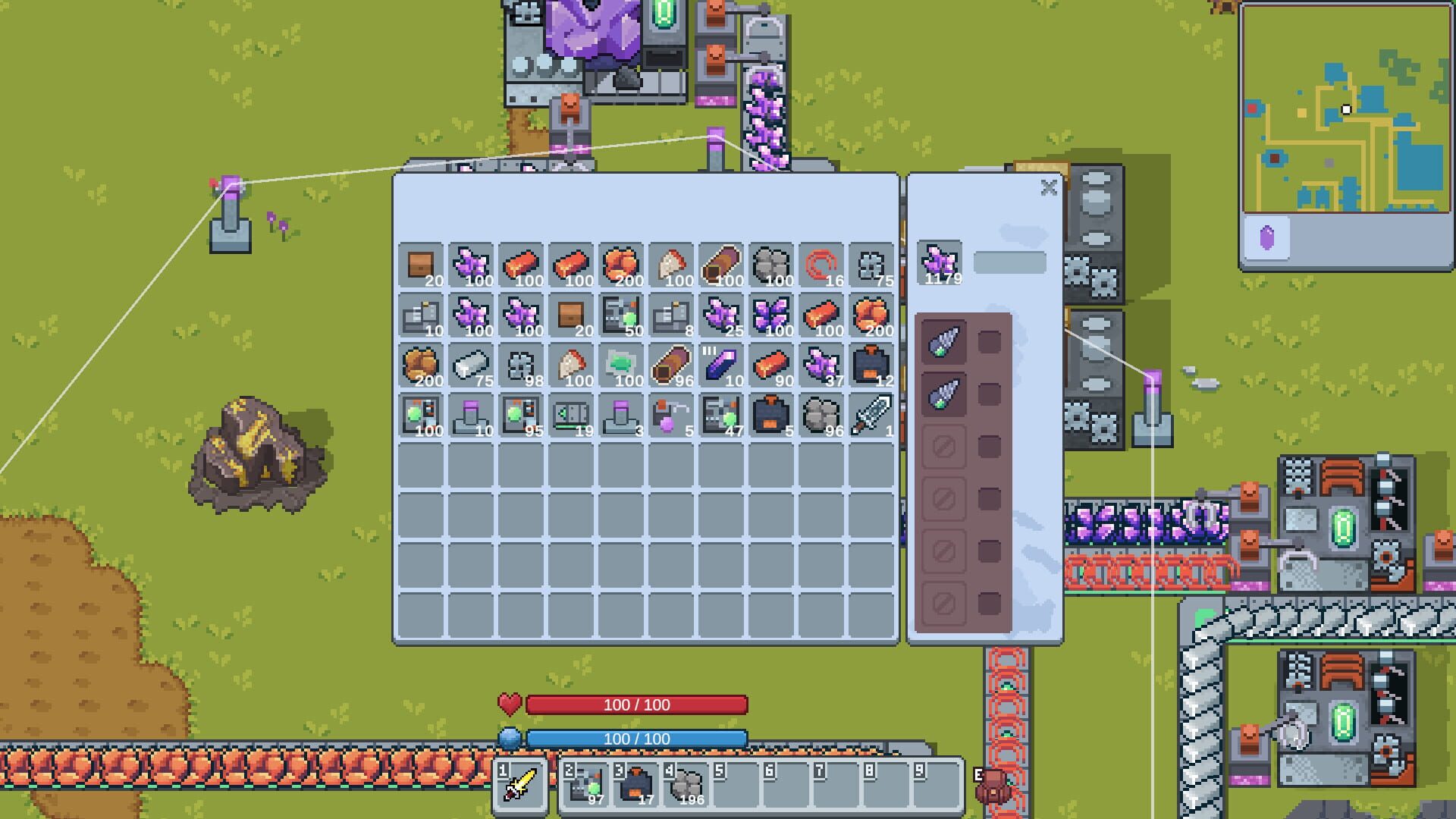Click the purple crystal output stack showing 1179

click(x=939, y=260)
